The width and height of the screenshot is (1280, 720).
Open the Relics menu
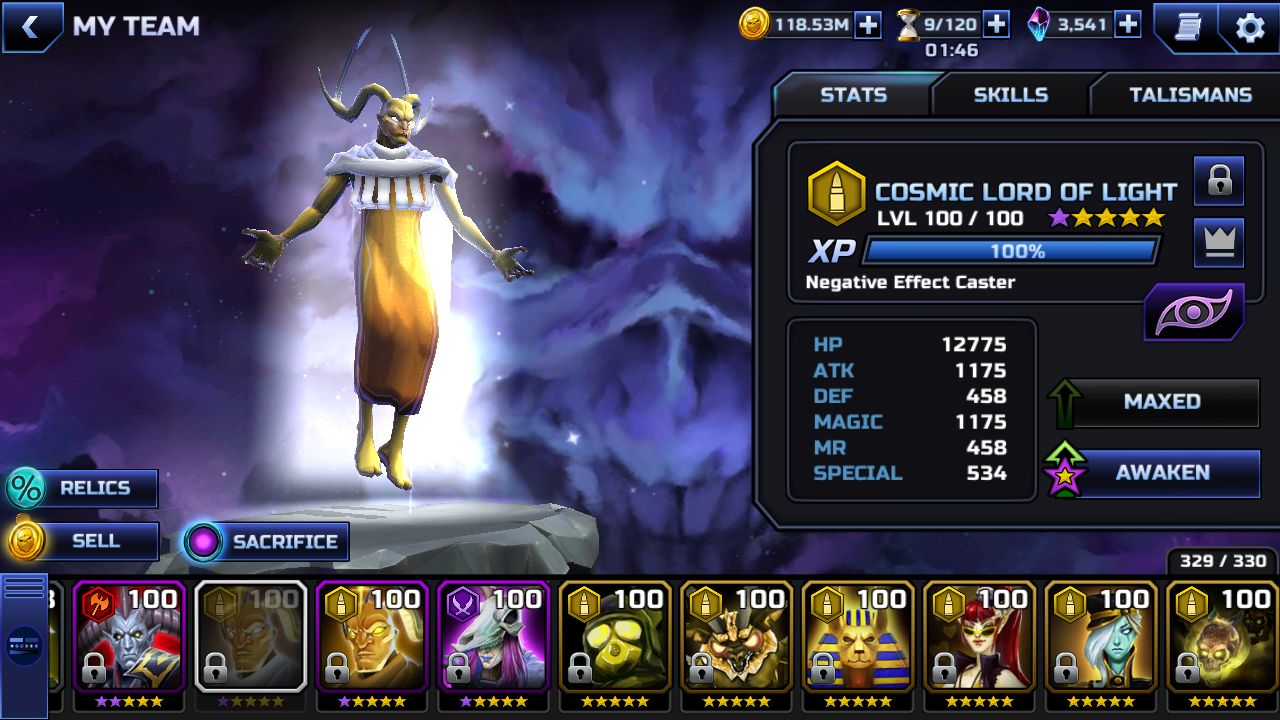pyautogui.click(x=84, y=488)
